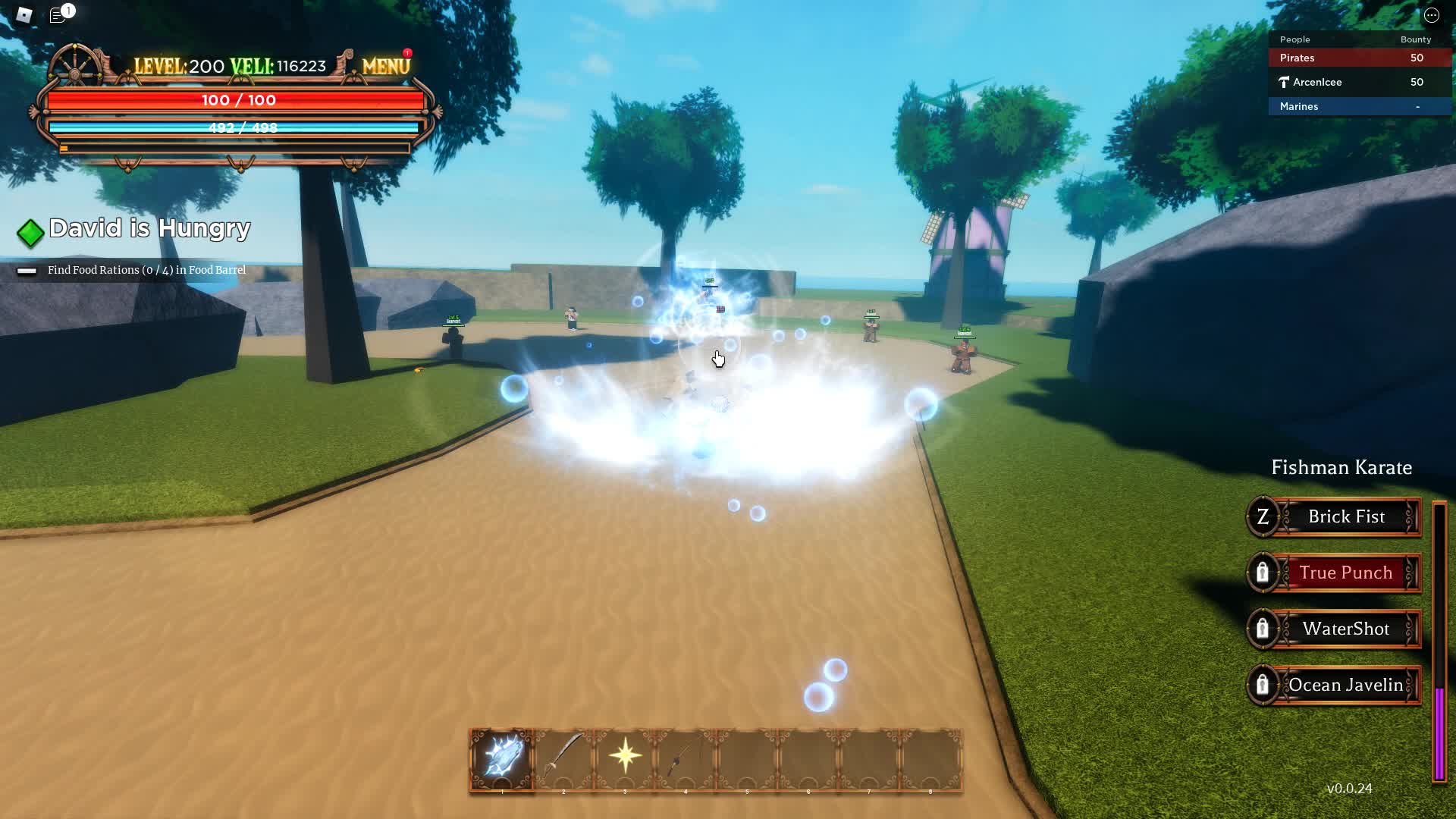Screen dimensions: 1456x819
Task: Open the Roblox main menu logo
Action: coord(24,15)
